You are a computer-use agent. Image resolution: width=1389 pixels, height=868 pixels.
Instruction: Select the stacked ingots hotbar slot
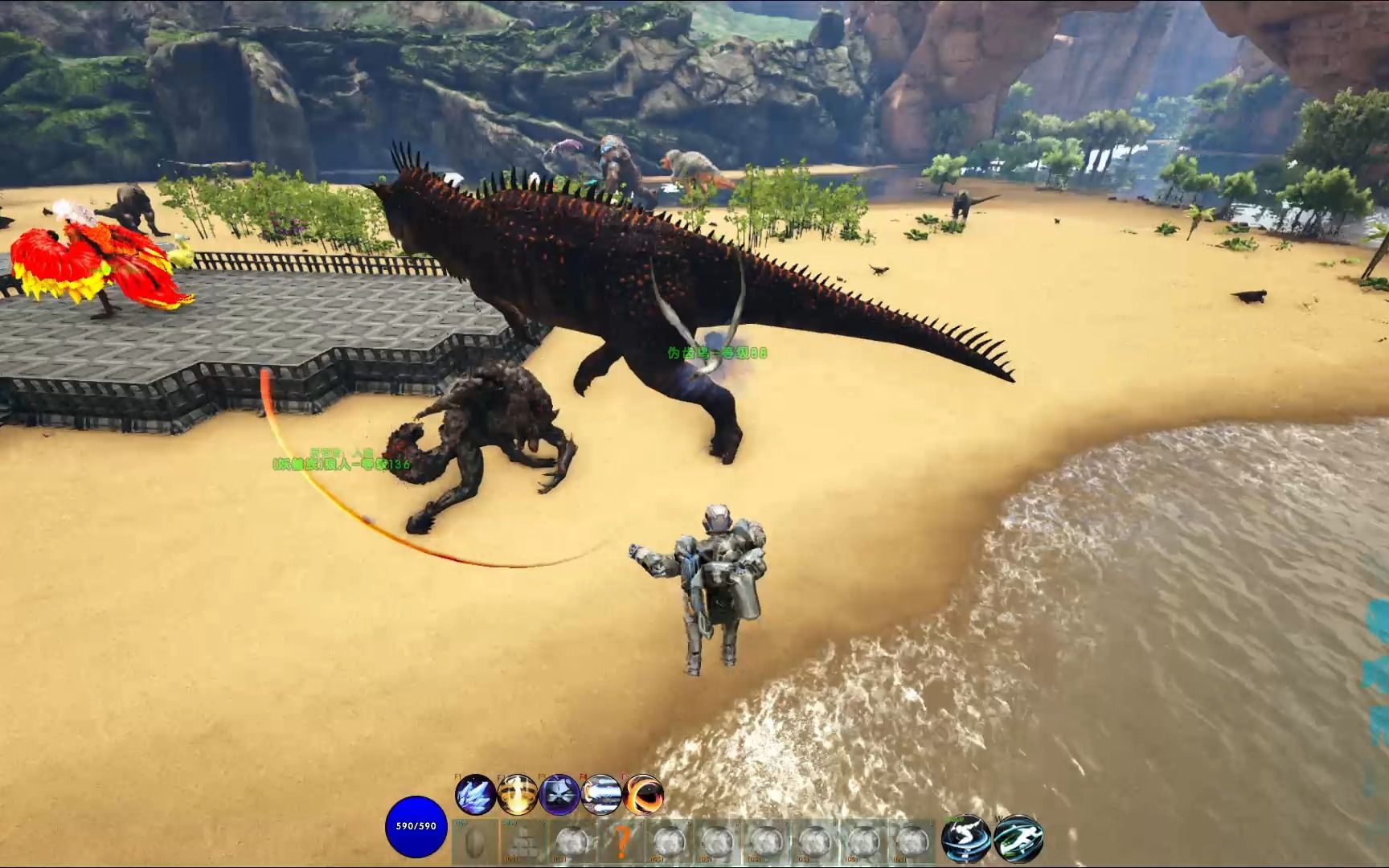pyautogui.click(x=524, y=841)
